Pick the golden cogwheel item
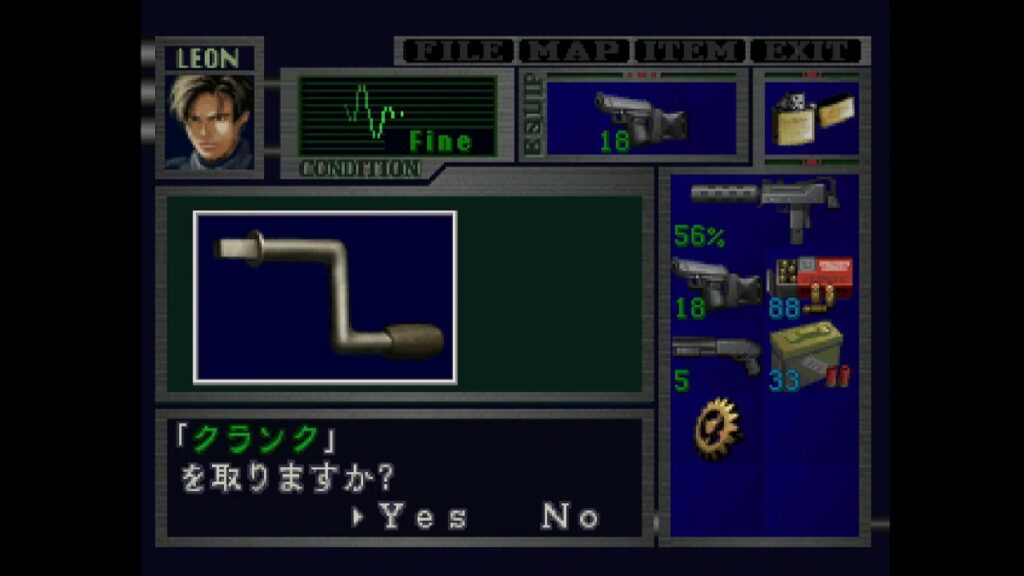Image resolution: width=1024 pixels, height=576 pixels. 717,427
